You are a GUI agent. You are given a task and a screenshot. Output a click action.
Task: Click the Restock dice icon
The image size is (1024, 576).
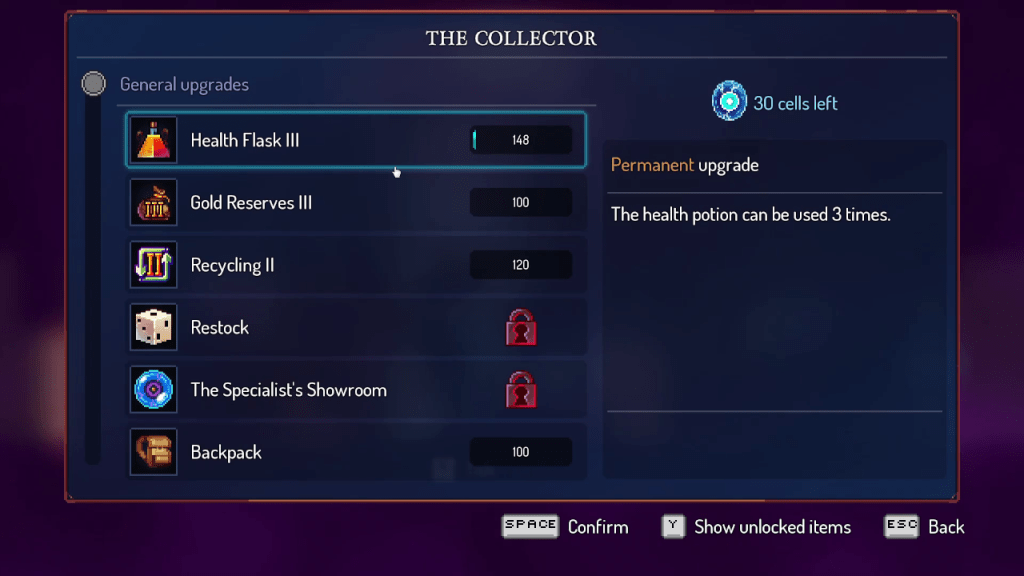154,328
